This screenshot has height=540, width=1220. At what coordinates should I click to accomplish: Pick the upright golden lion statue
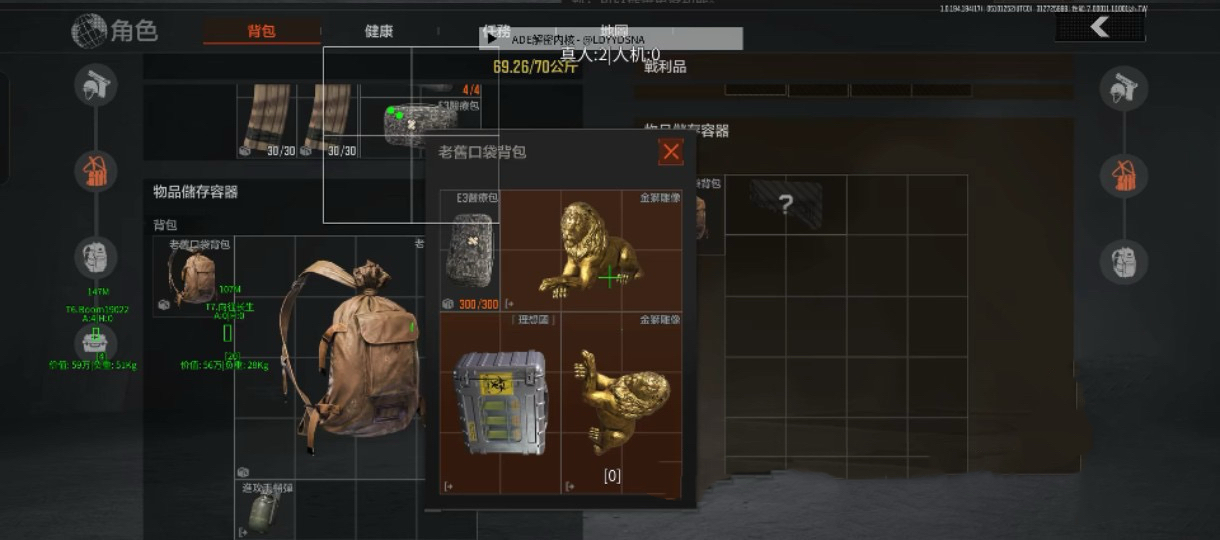click(x=591, y=250)
